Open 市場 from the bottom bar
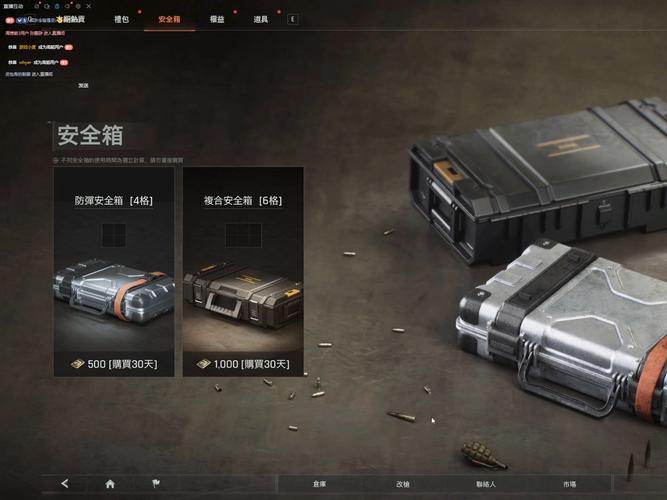This screenshot has width=667, height=500. coord(569,484)
